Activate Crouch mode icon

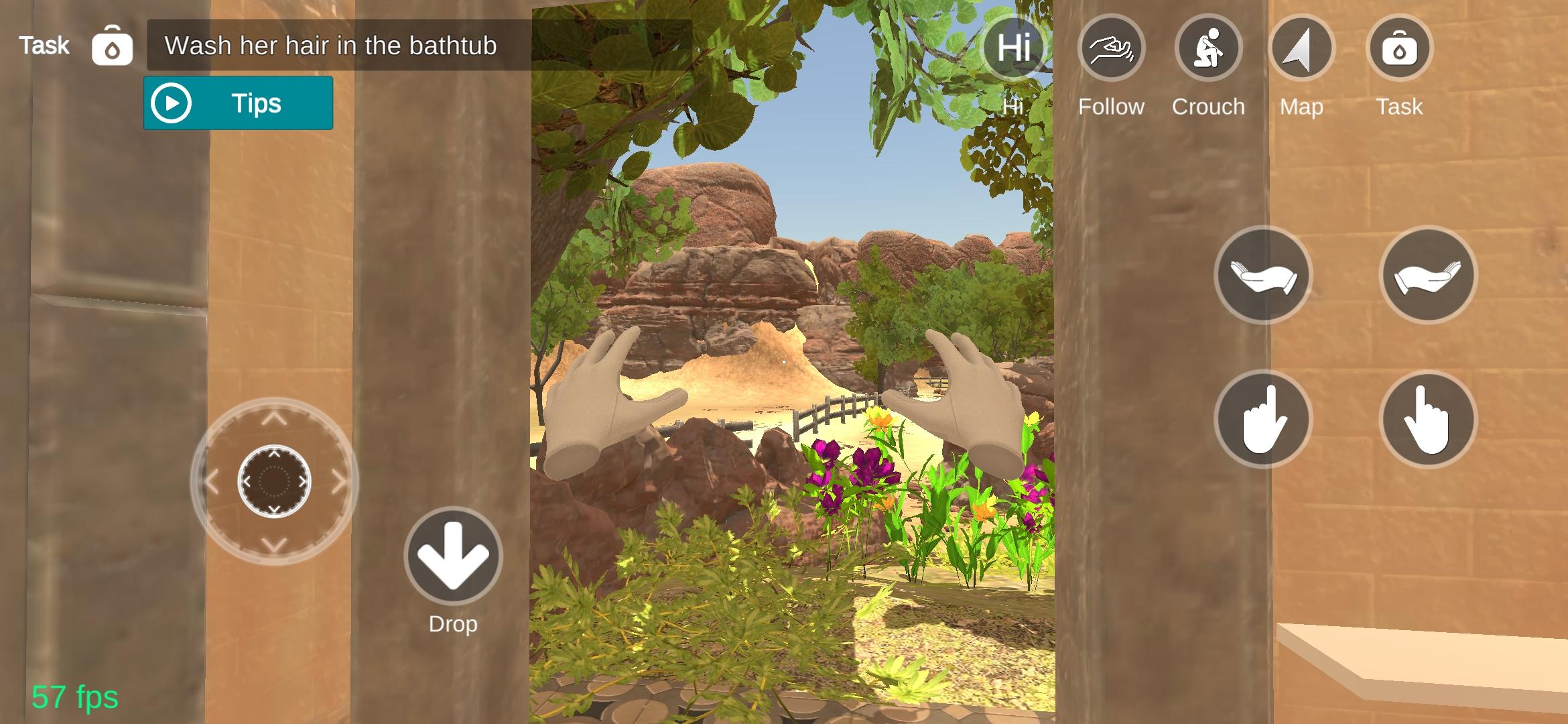(1208, 47)
